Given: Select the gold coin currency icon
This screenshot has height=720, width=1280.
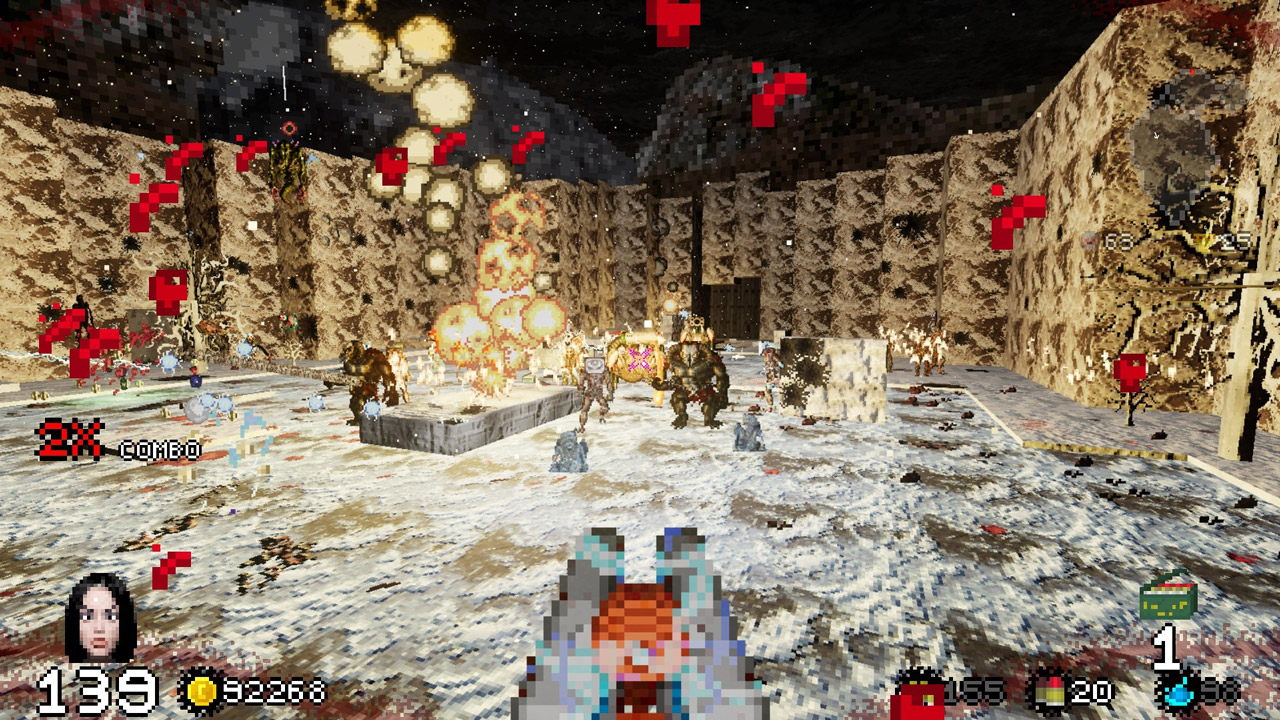Looking at the screenshot, I should click(x=199, y=690).
